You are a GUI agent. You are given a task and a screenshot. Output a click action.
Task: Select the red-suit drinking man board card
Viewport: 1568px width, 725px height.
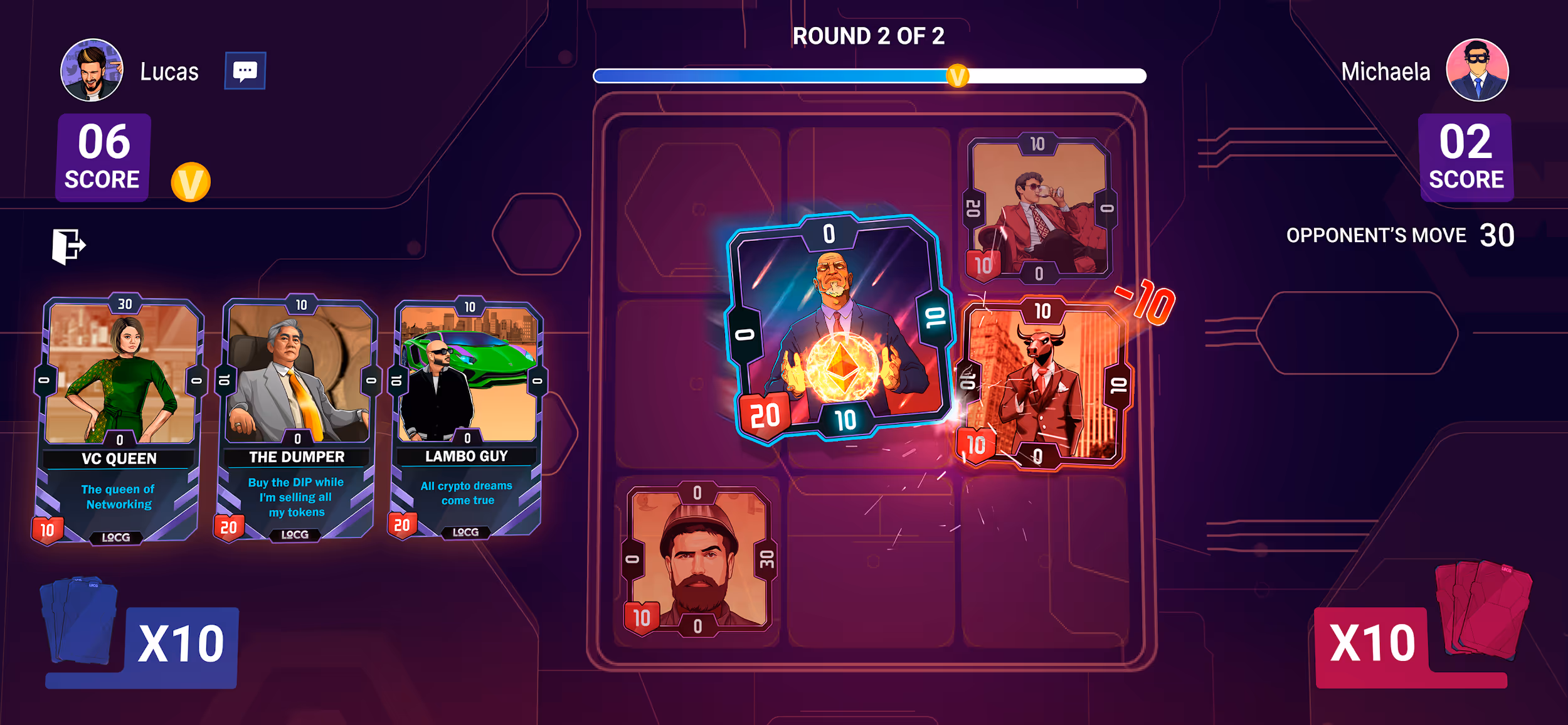click(x=1039, y=209)
